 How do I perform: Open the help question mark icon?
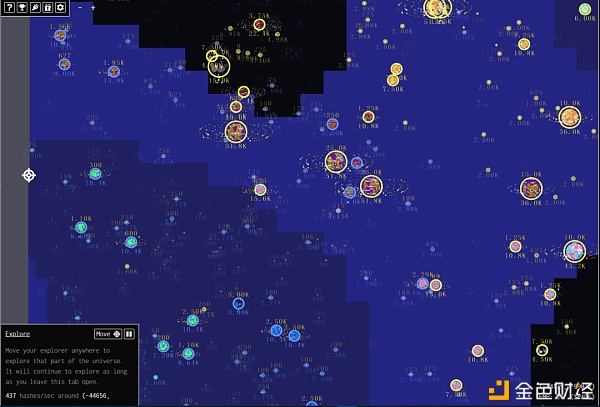9,8
